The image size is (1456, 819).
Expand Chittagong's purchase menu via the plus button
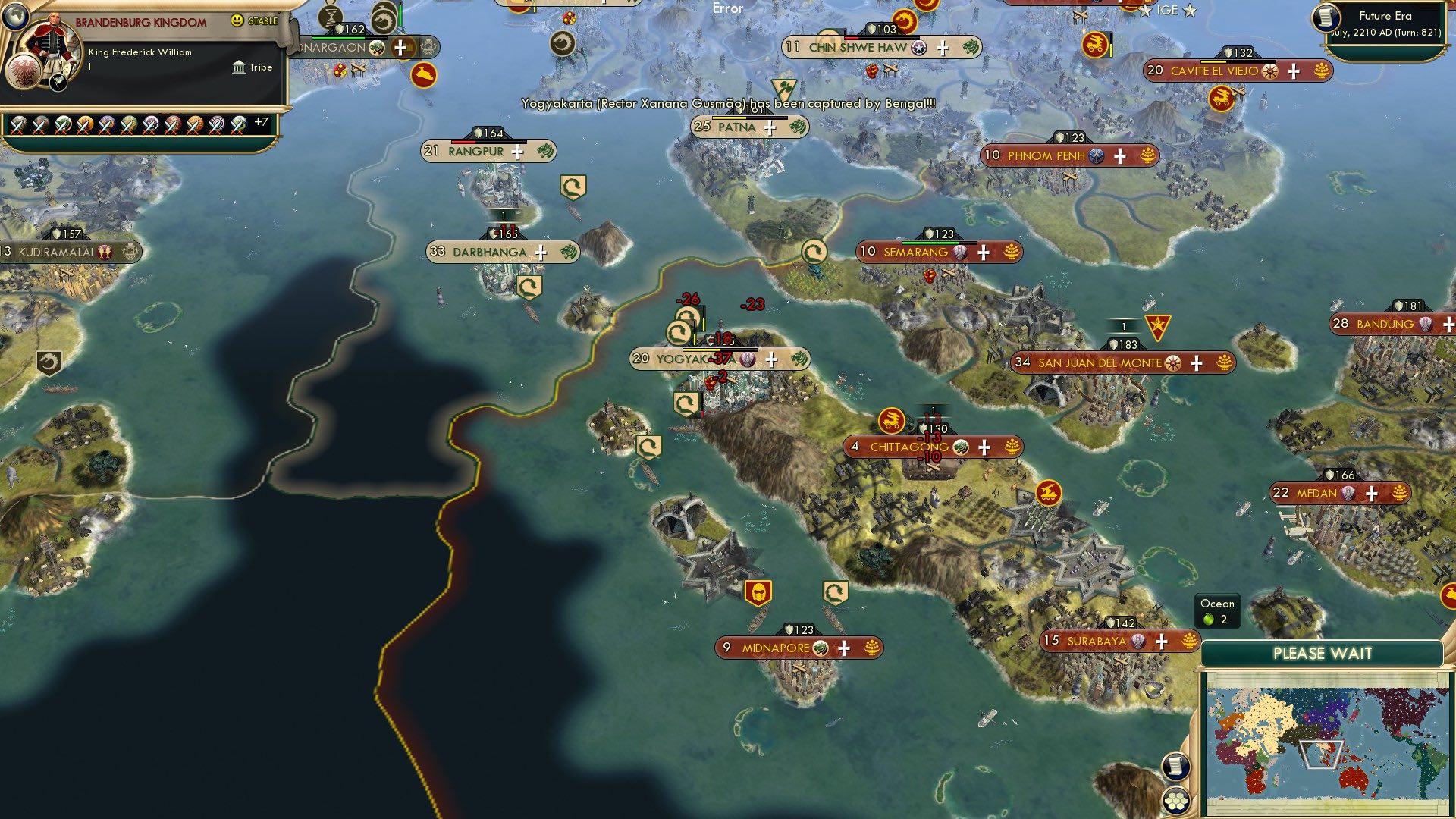(x=984, y=447)
